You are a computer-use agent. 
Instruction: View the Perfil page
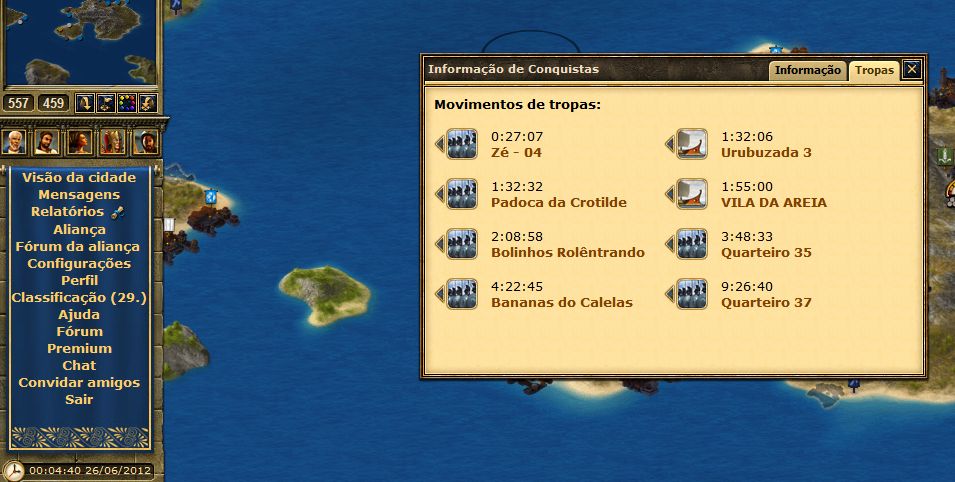click(x=79, y=280)
